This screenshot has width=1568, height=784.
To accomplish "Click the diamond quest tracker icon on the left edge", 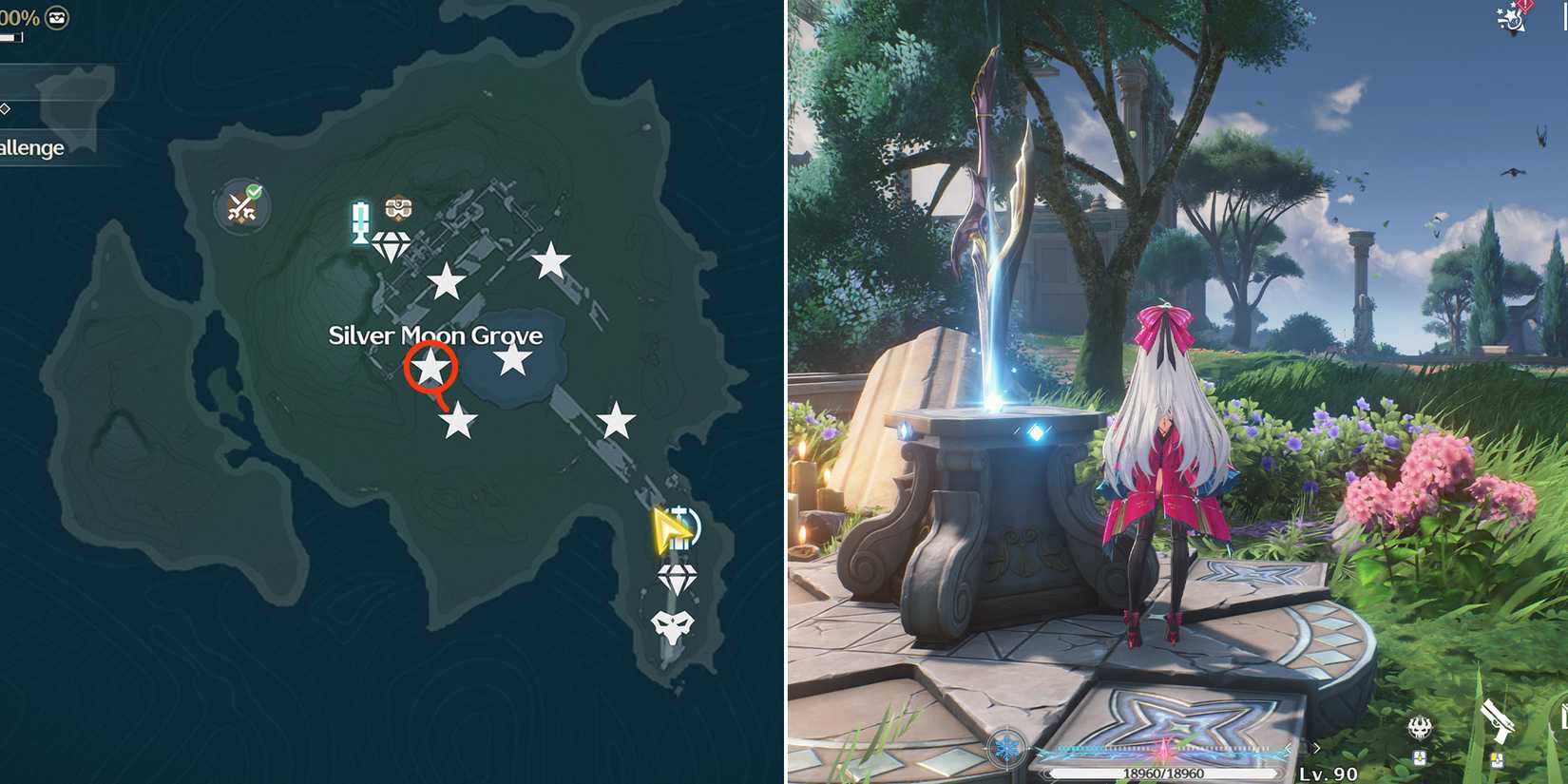I will click(x=5, y=109).
